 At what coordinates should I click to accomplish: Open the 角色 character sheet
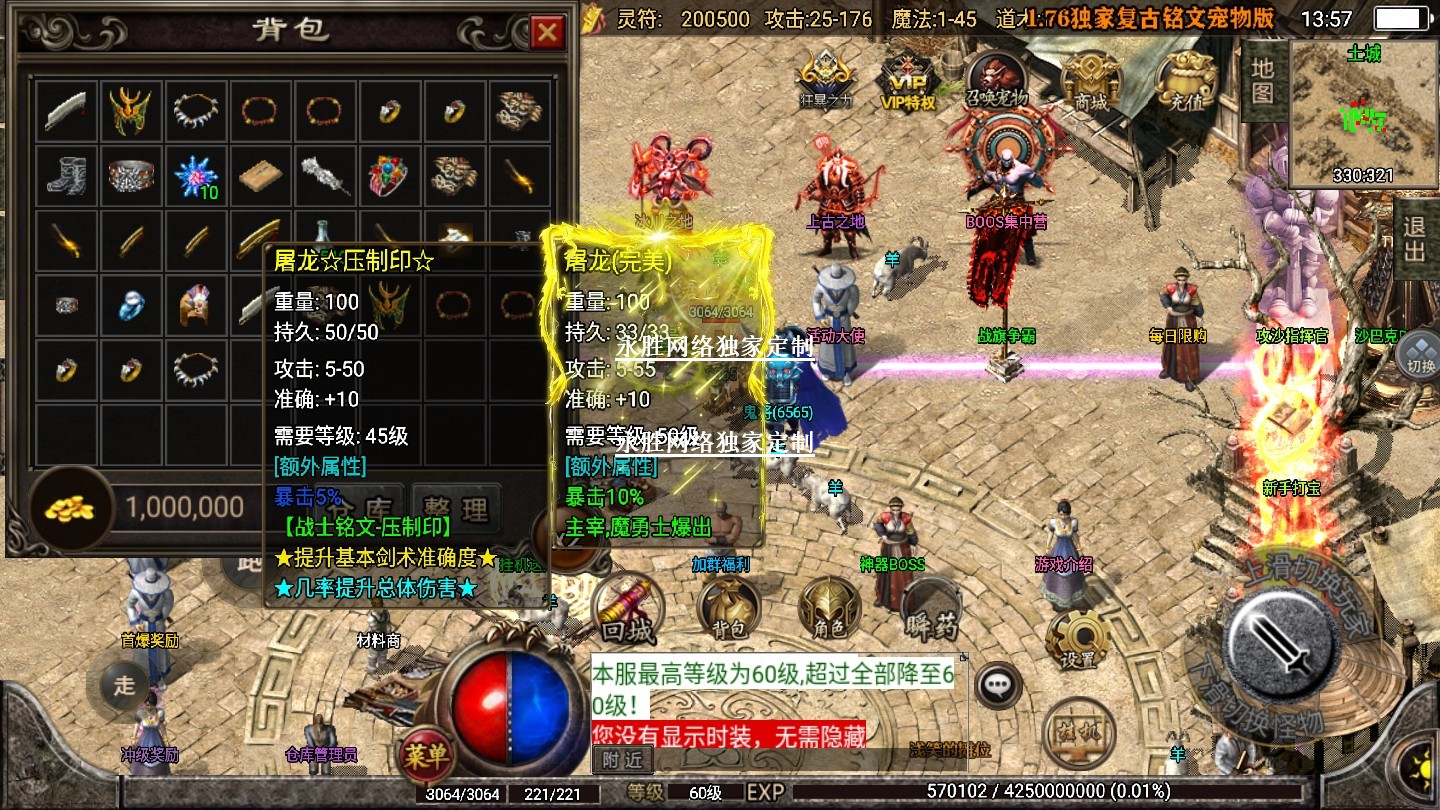[830, 610]
